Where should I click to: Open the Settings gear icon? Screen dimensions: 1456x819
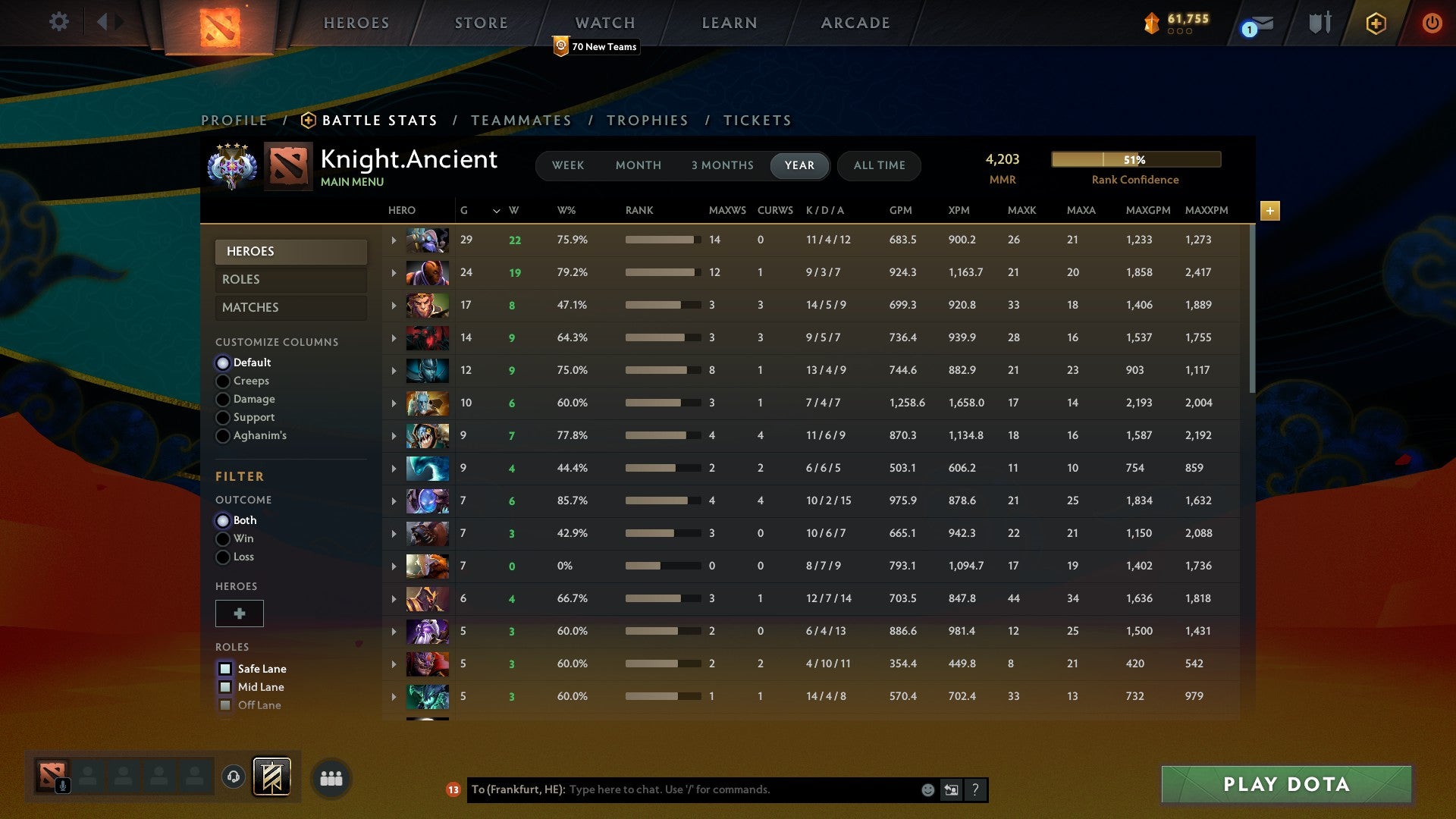pos(59,22)
